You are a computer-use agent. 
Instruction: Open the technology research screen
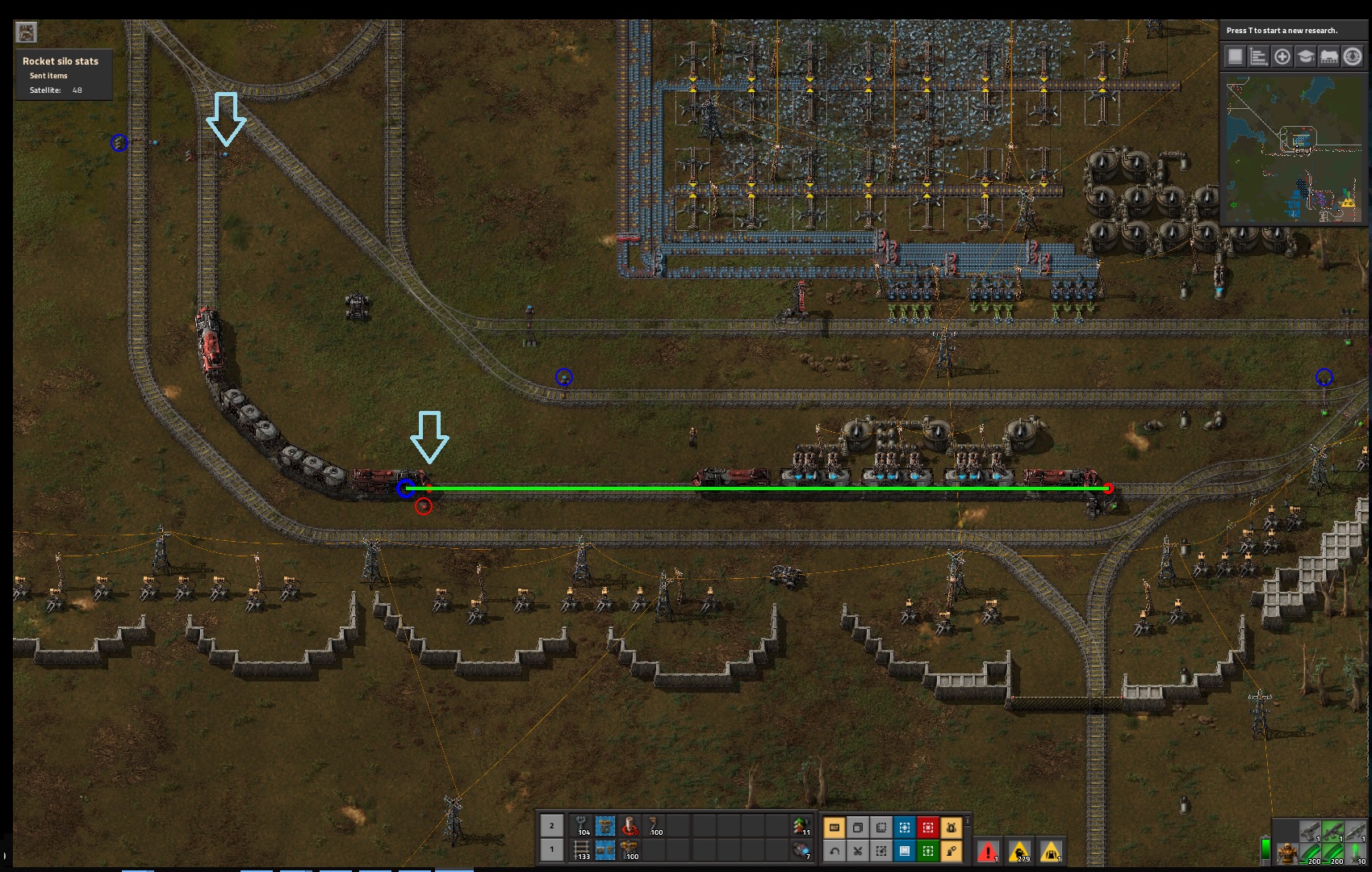[1306, 57]
